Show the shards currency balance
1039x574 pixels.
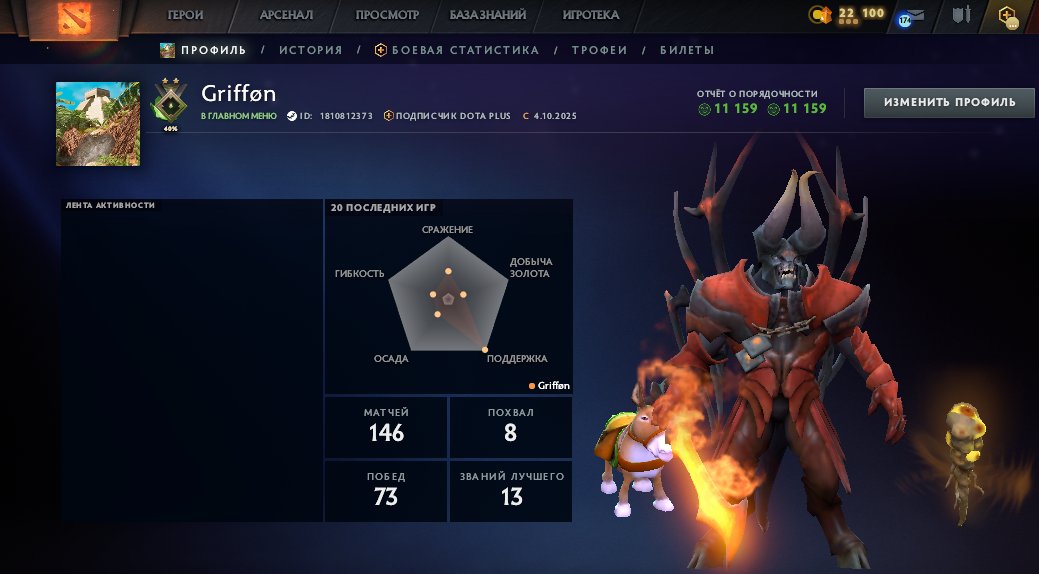[848, 14]
